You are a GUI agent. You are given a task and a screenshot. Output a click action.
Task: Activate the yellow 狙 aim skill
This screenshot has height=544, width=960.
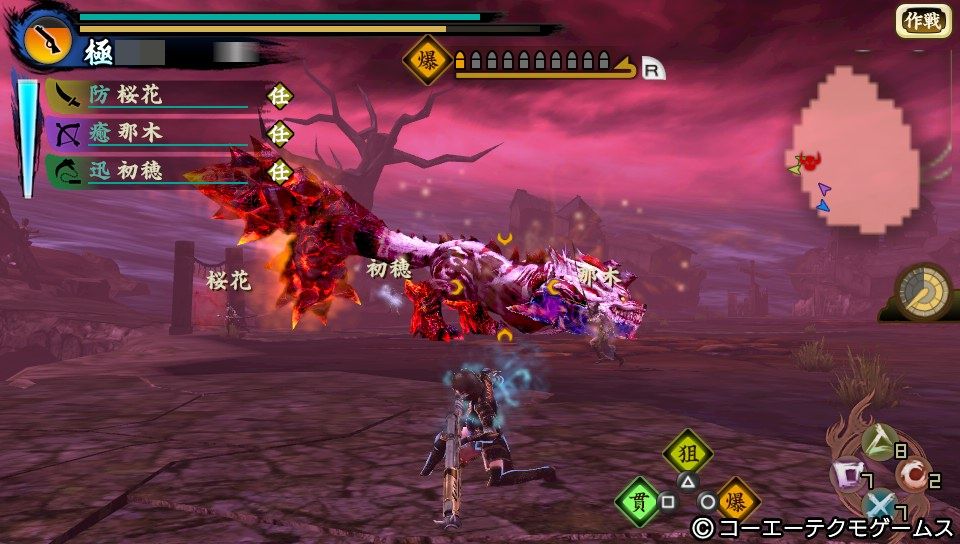[687, 452]
